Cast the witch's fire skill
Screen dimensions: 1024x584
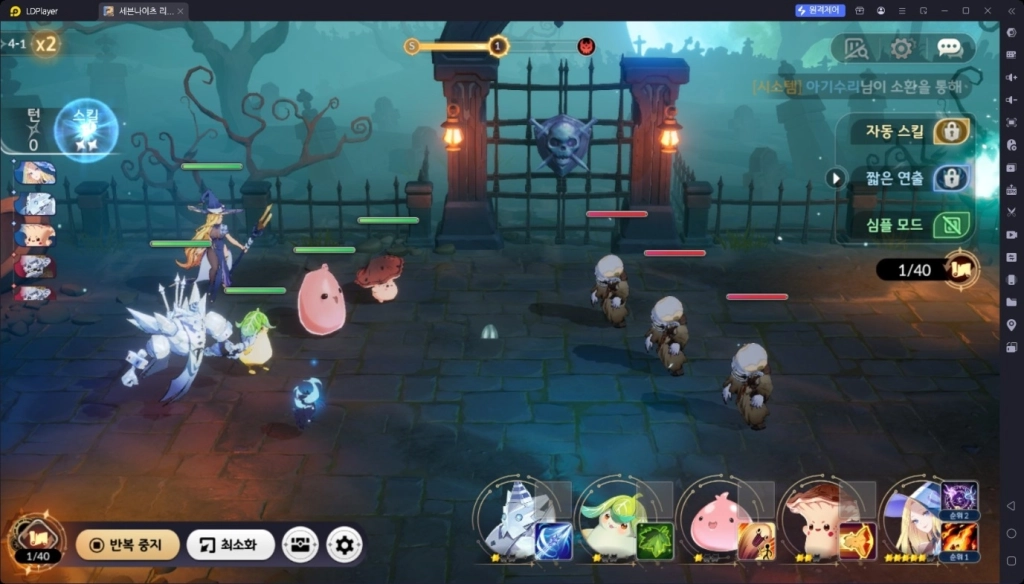coord(960,539)
